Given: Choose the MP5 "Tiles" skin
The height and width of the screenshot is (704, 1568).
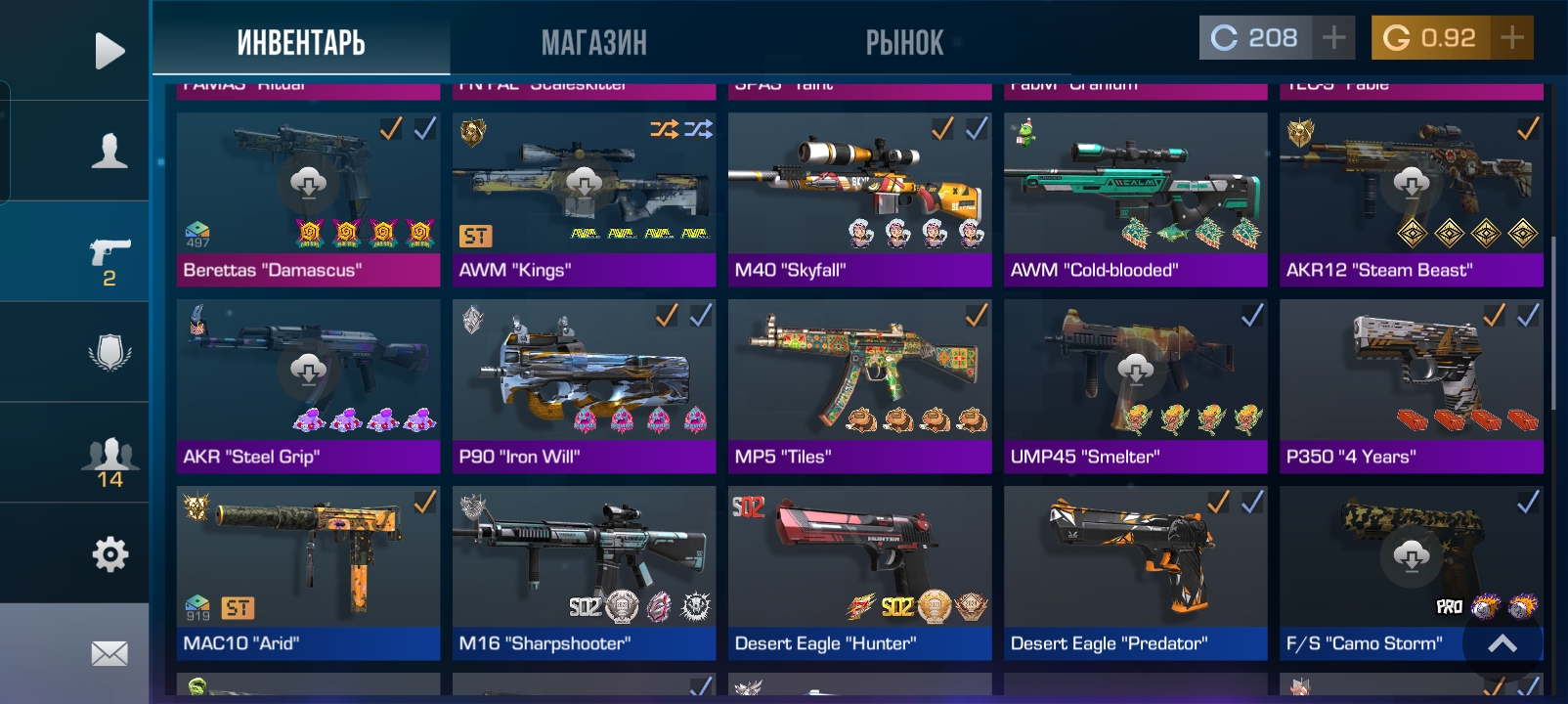Looking at the screenshot, I should coord(859,386).
